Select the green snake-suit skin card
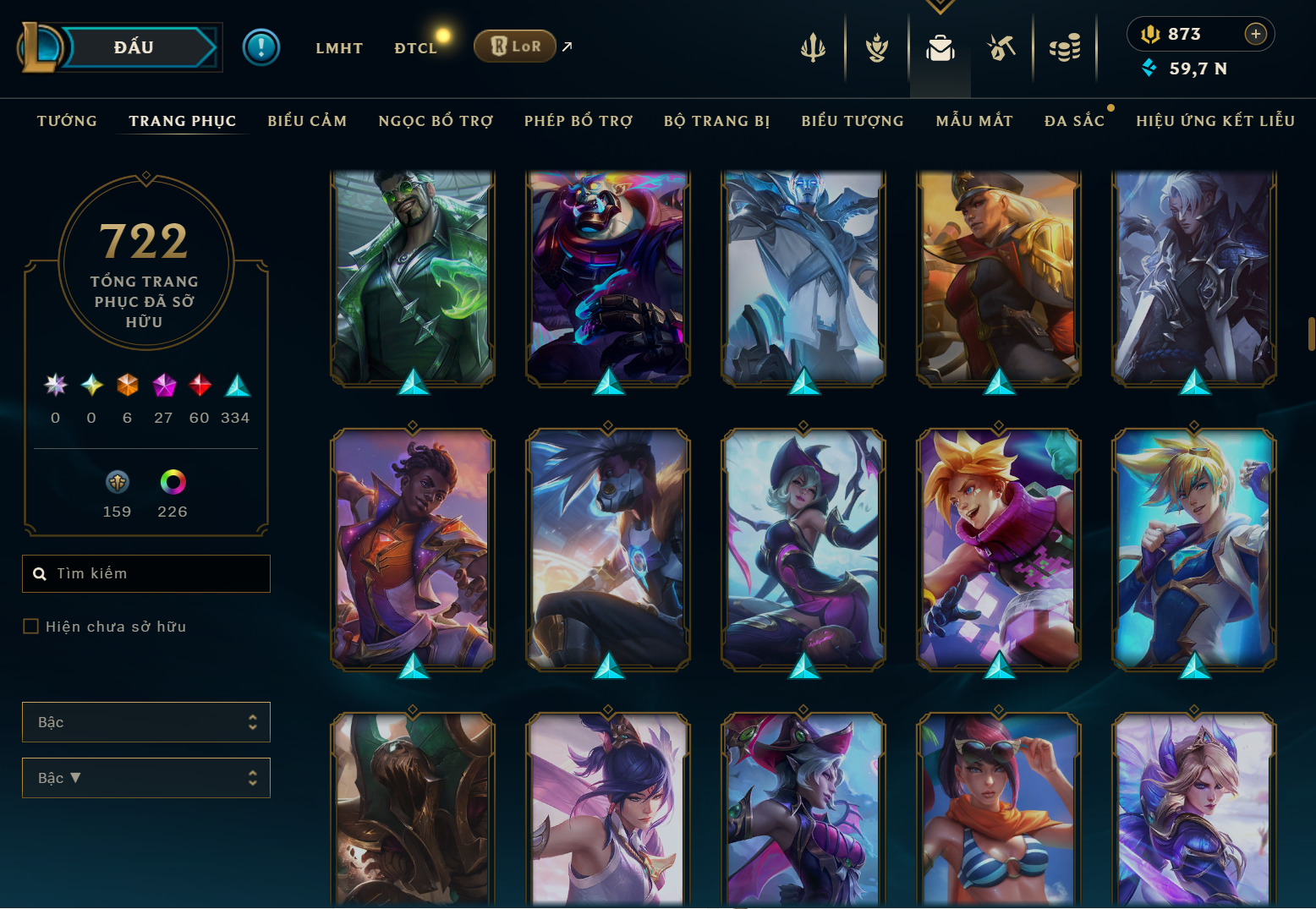 click(x=413, y=277)
